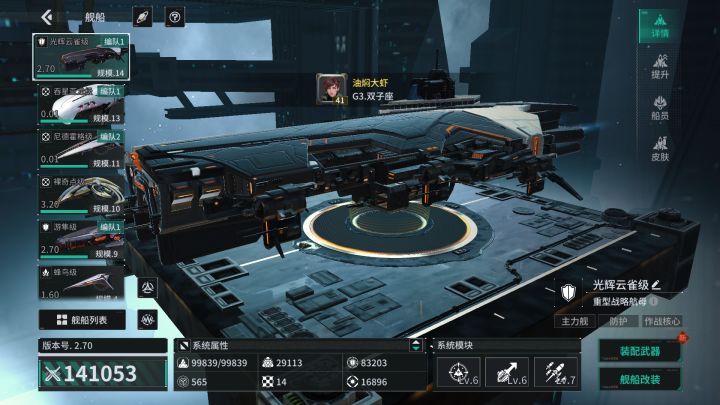Open 舰船改装 ship modification
This screenshot has height=405, width=720.
coord(639,379)
